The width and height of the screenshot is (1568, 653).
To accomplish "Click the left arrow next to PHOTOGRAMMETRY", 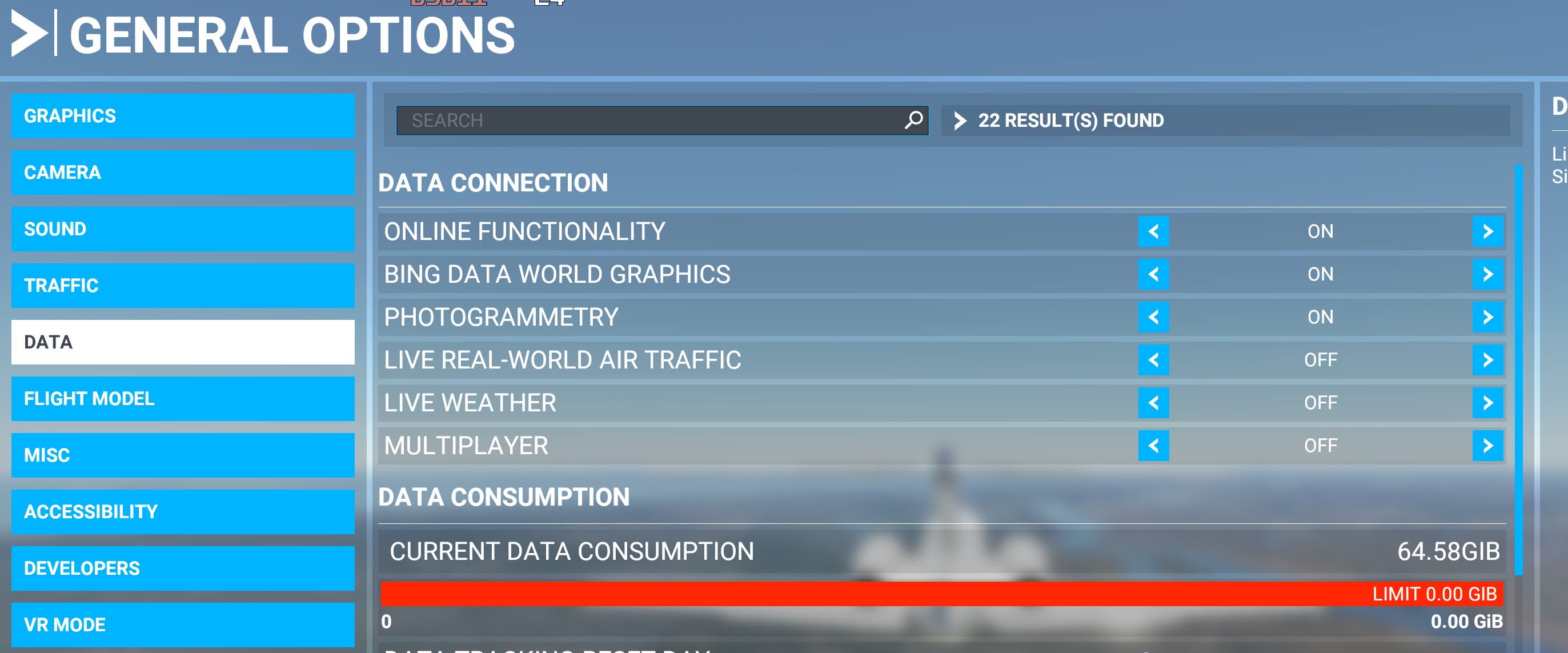I will [1153, 317].
